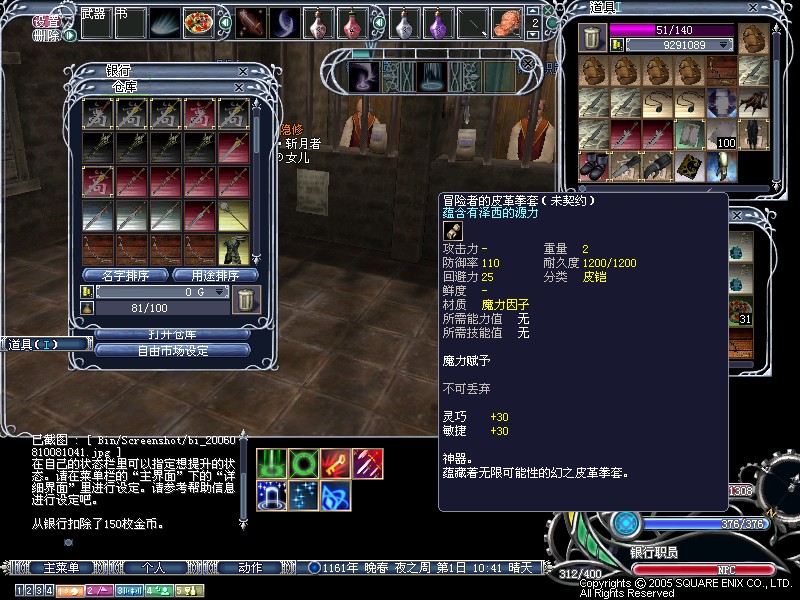Click the inventory trash can icon

[591, 38]
